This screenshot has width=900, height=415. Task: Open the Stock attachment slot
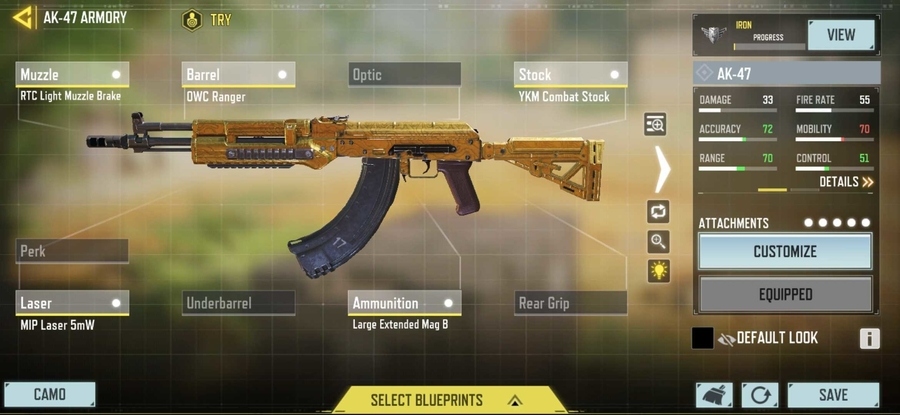(571, 75)
